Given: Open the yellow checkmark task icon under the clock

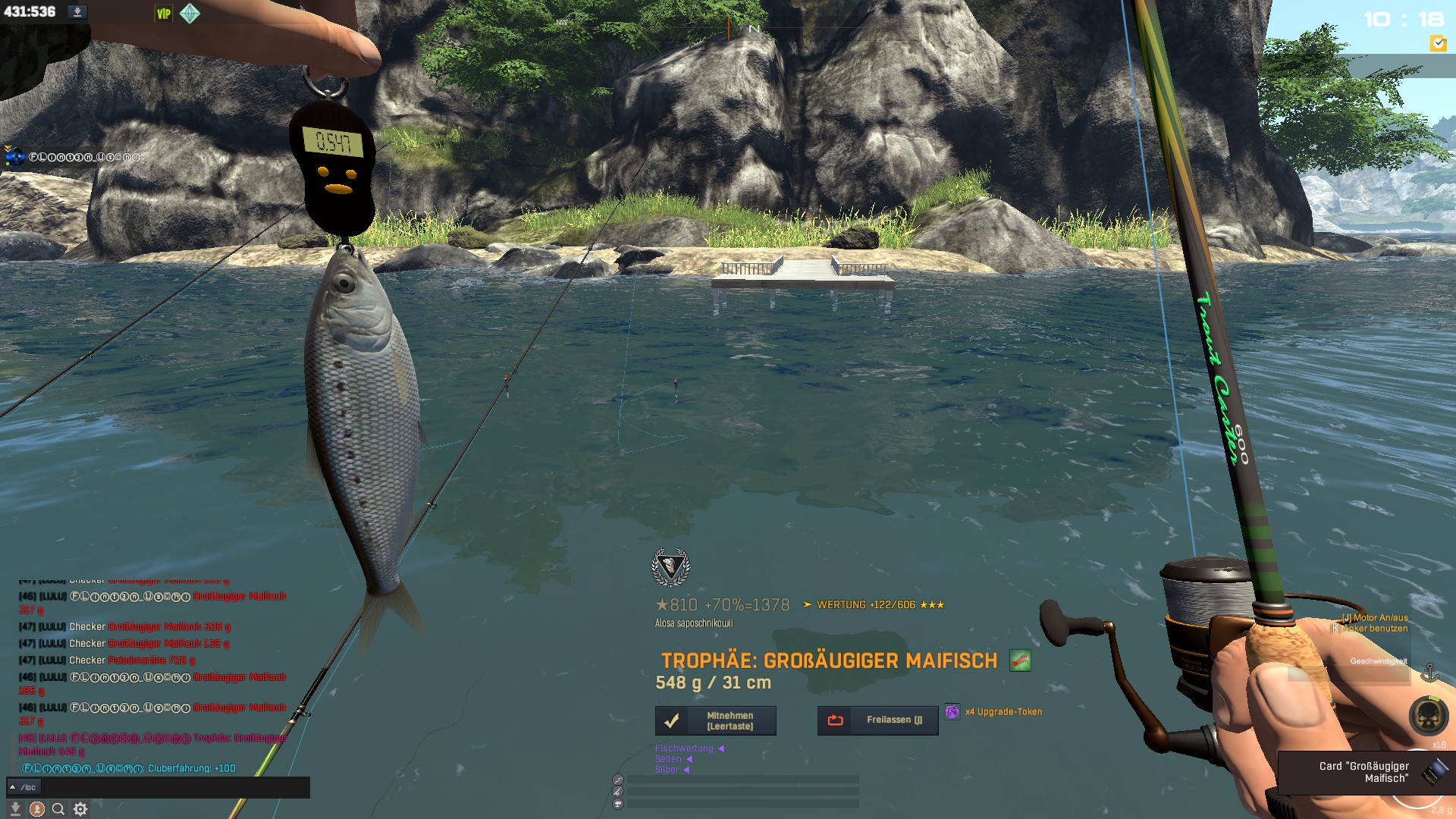Looking at the screenshot, I should pyautogui.click(x=1437, y=44).
